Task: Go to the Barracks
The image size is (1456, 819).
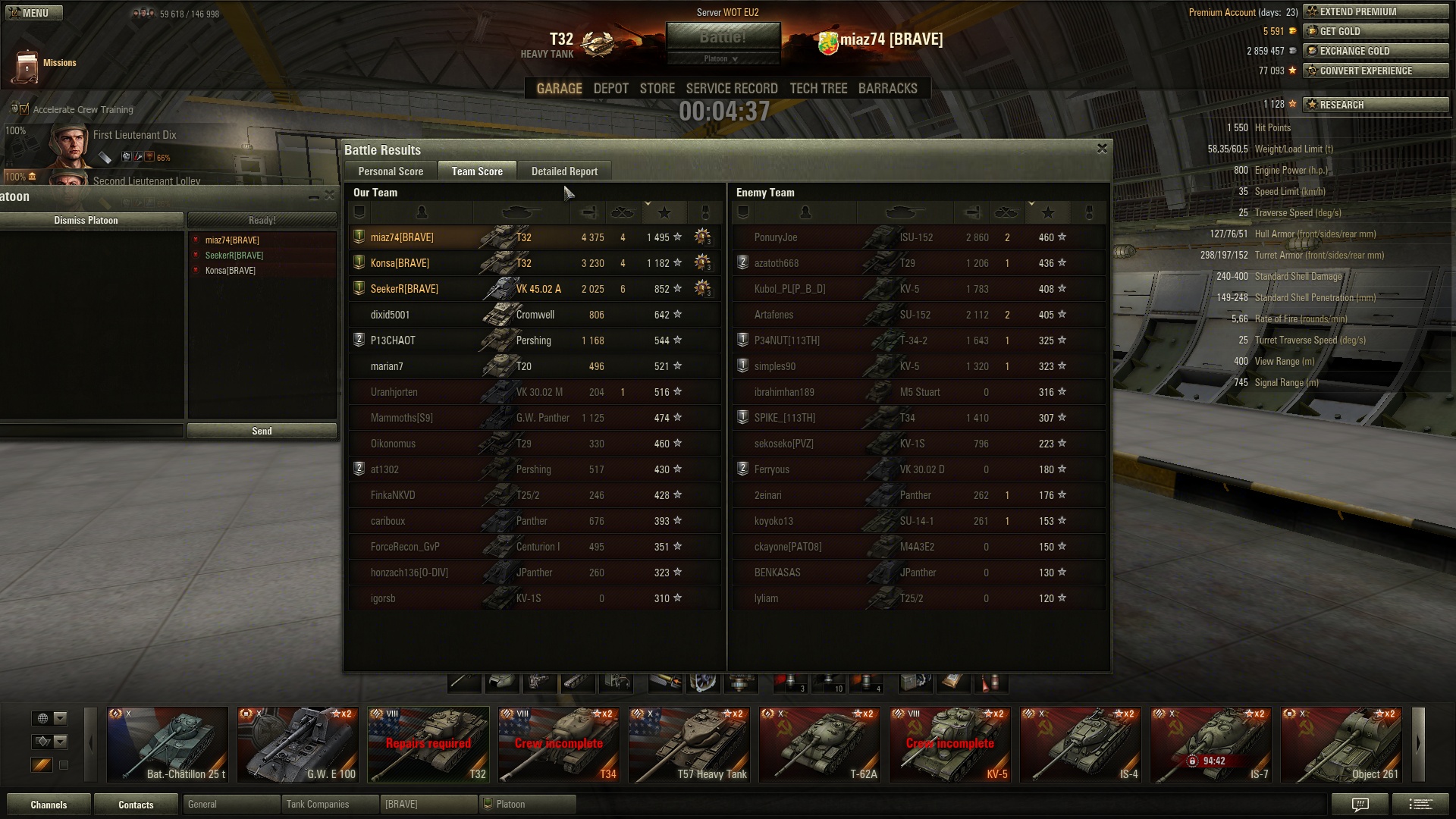Action: click(887, 89)
